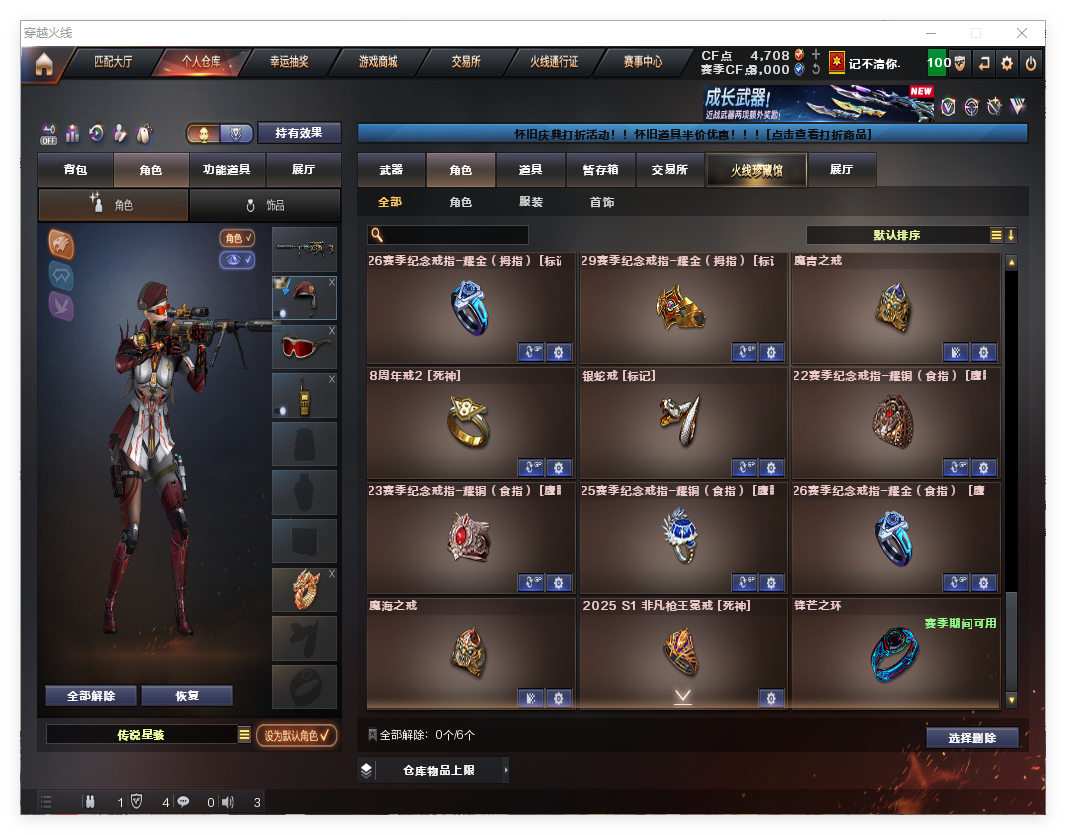Go to the home screen icon

tap(44, 64)
